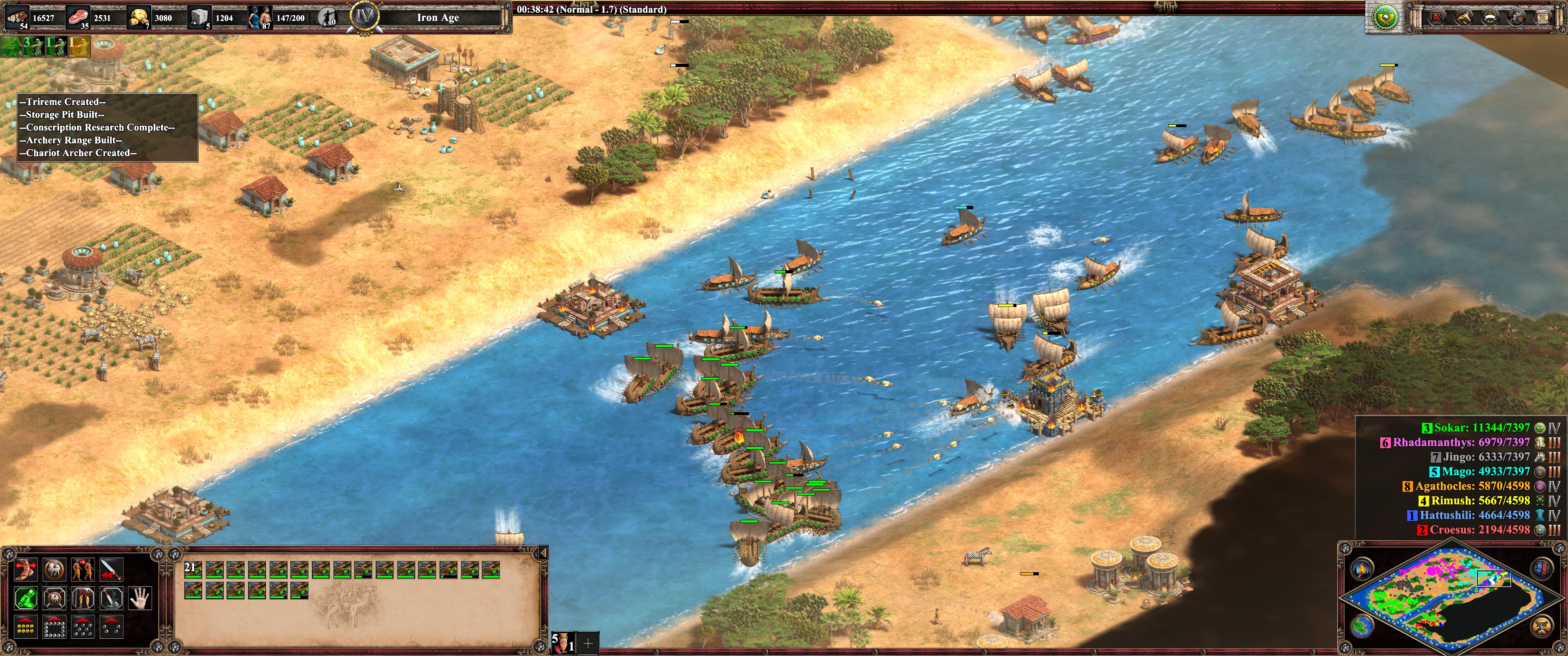Open the tech tree gears button
The width and height of the screenshot is (1568, 656).
pos(1516,17)
